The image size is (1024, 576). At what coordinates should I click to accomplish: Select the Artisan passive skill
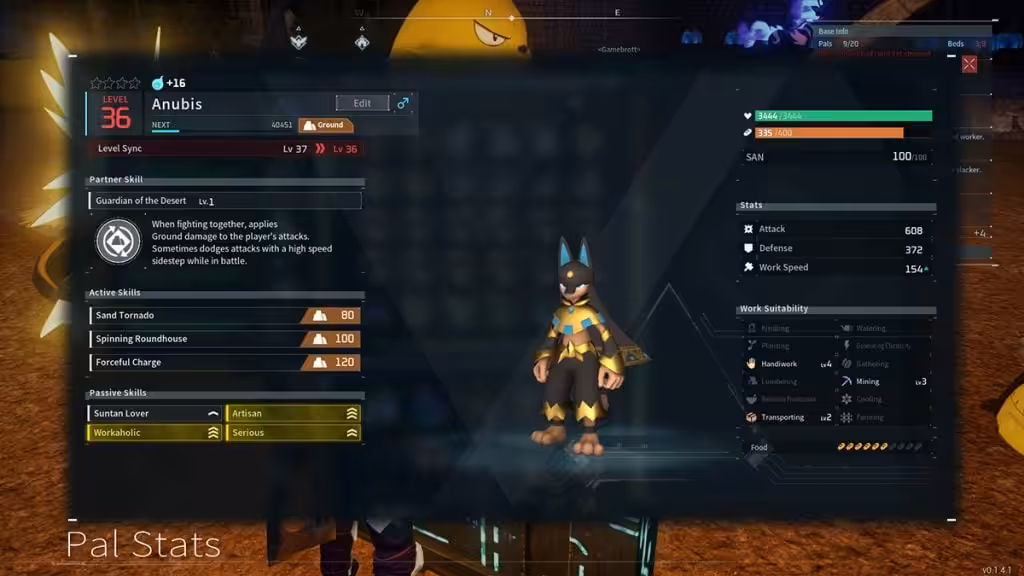pyautogui.click(x=293, y=413)
